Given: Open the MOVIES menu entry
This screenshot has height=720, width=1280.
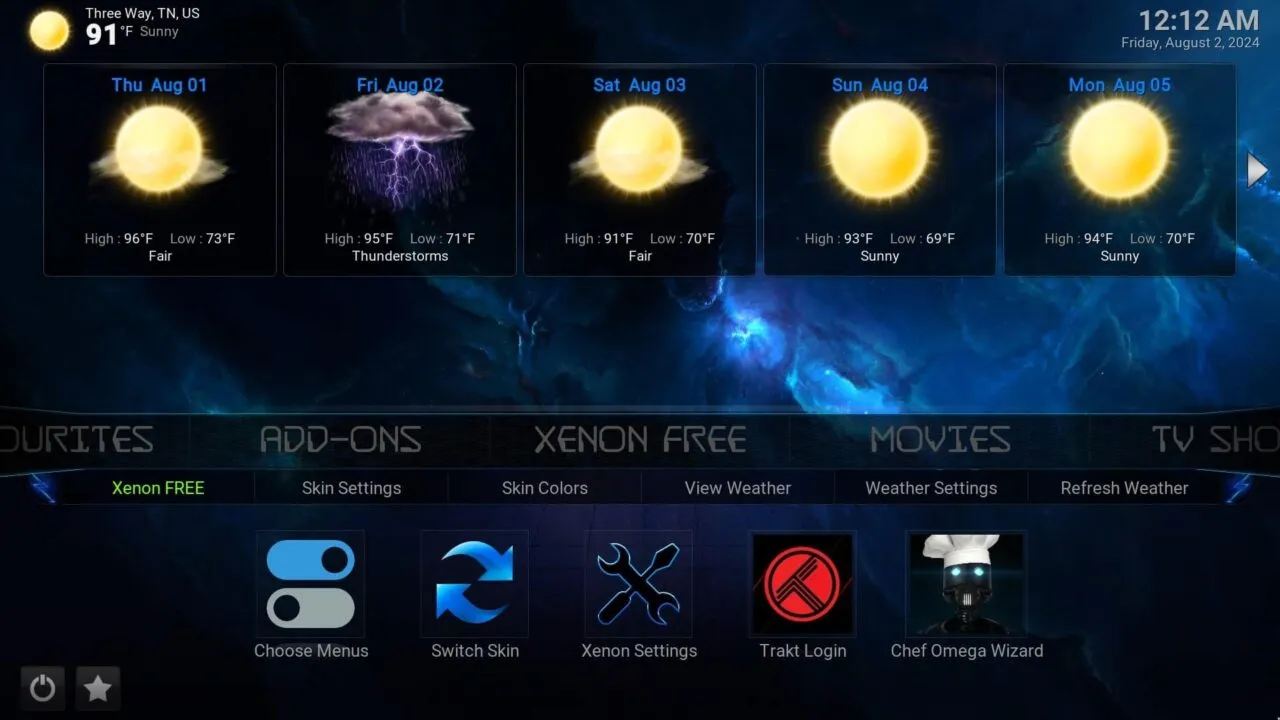Looking at the screenshot, I should (x=938, y=438).
